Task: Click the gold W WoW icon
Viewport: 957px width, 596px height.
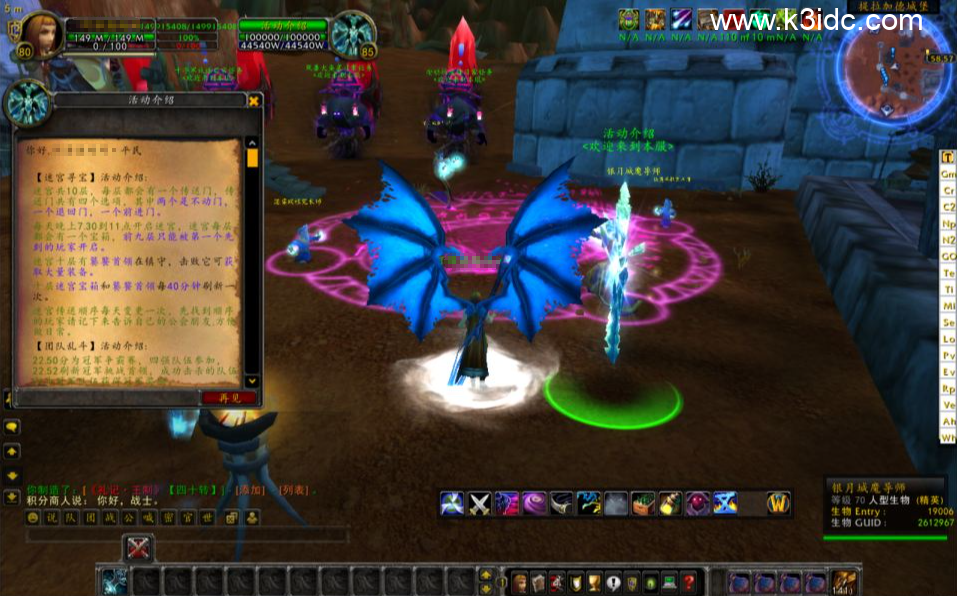Action: coord(779,503)
